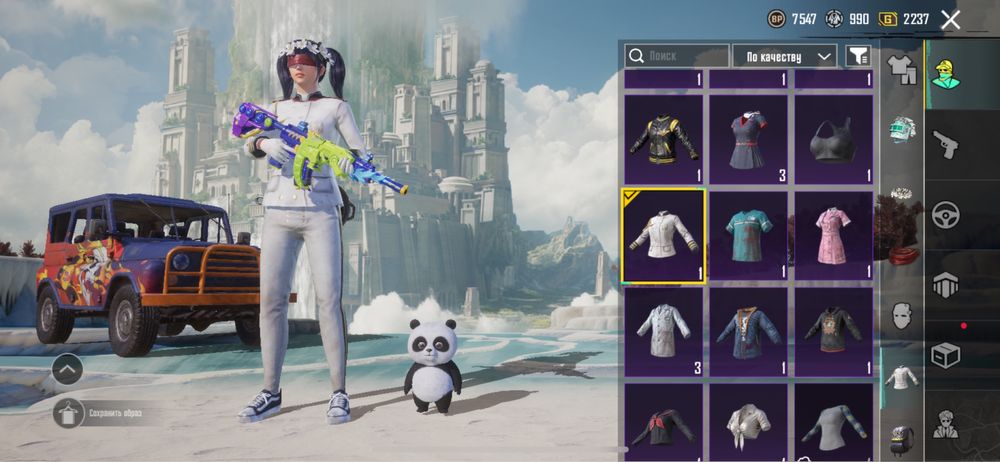
Task: Choose the dark school dress with red tie
Action: (749, 138)
